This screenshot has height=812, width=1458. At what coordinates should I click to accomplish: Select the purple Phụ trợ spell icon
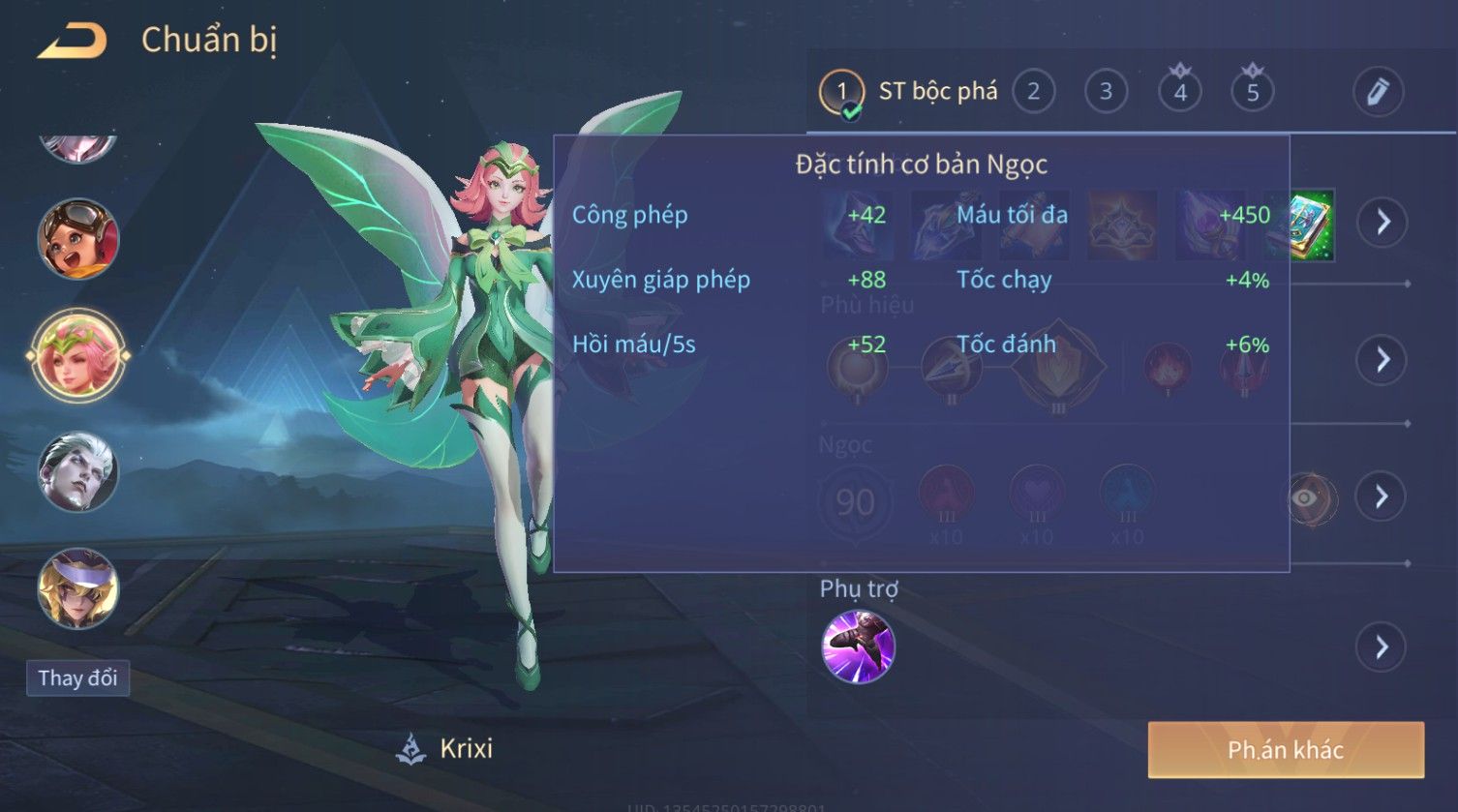[x=858, y=647]
